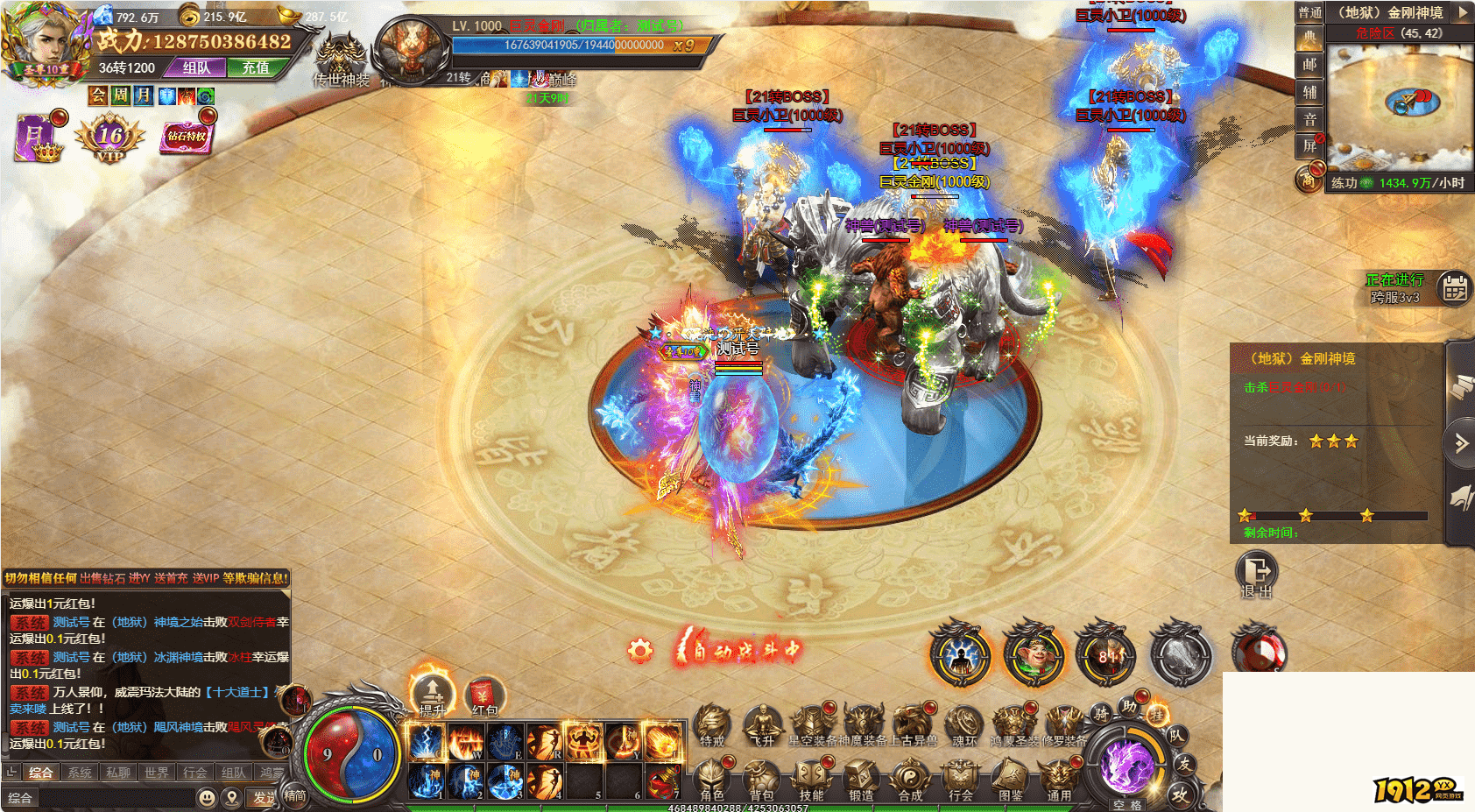1475x812 pixels.
Task: Click the minimap of 金刚神境
Action: click(x=1399, y=105)
